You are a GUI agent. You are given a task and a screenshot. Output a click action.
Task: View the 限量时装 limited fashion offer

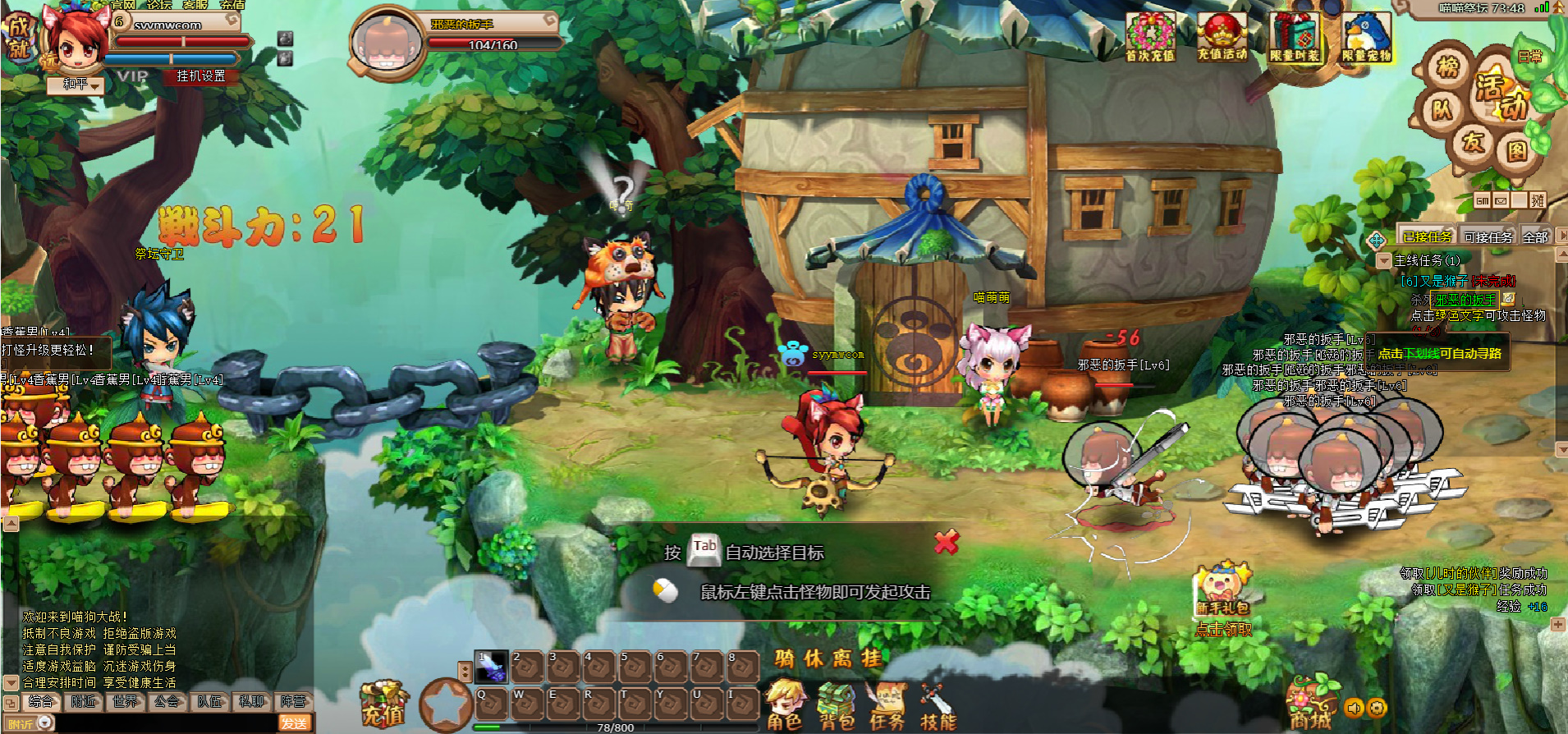1295,37
